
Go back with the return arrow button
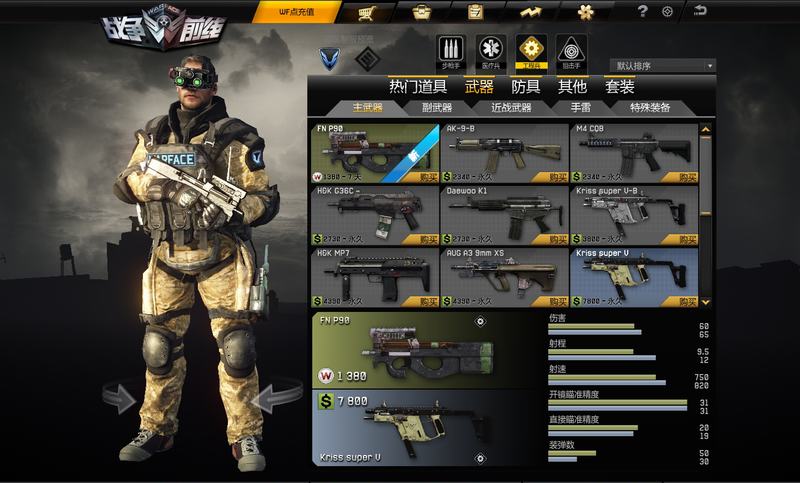700,11
